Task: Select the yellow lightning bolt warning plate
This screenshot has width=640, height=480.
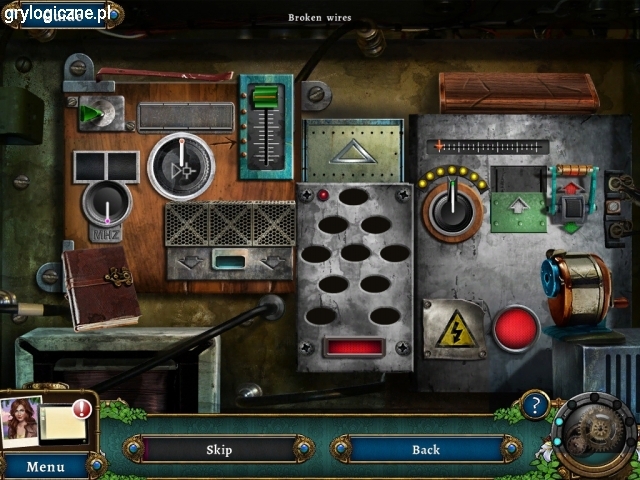Action: pyautogui.click(x=453, y=329)
